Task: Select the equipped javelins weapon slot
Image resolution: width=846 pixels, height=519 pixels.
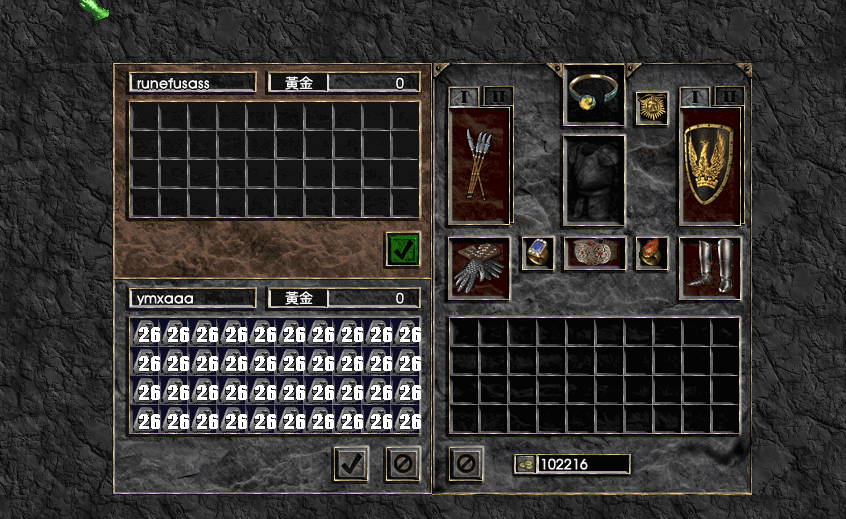Action: [479, 165]
